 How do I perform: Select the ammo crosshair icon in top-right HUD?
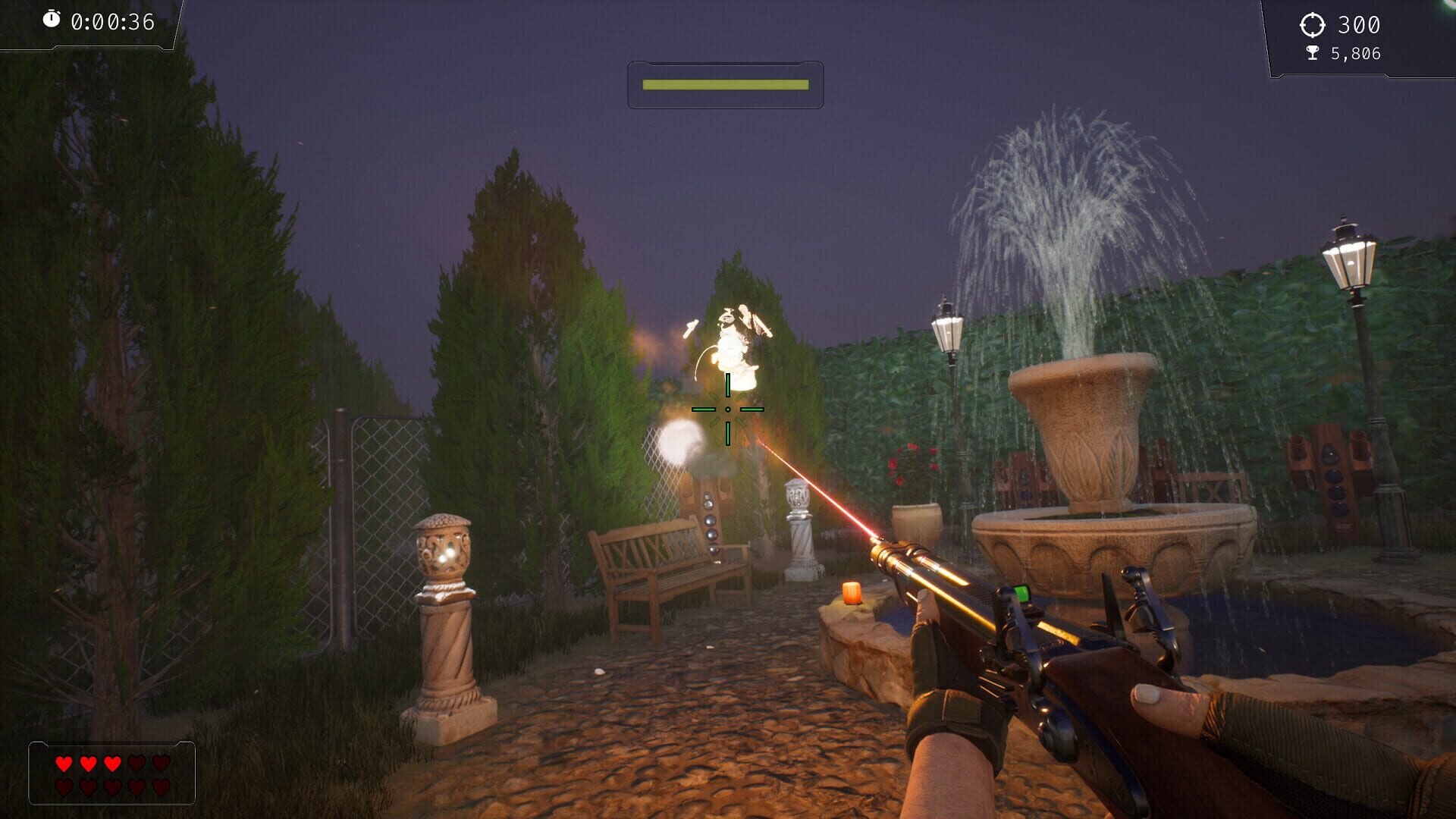1312,25
